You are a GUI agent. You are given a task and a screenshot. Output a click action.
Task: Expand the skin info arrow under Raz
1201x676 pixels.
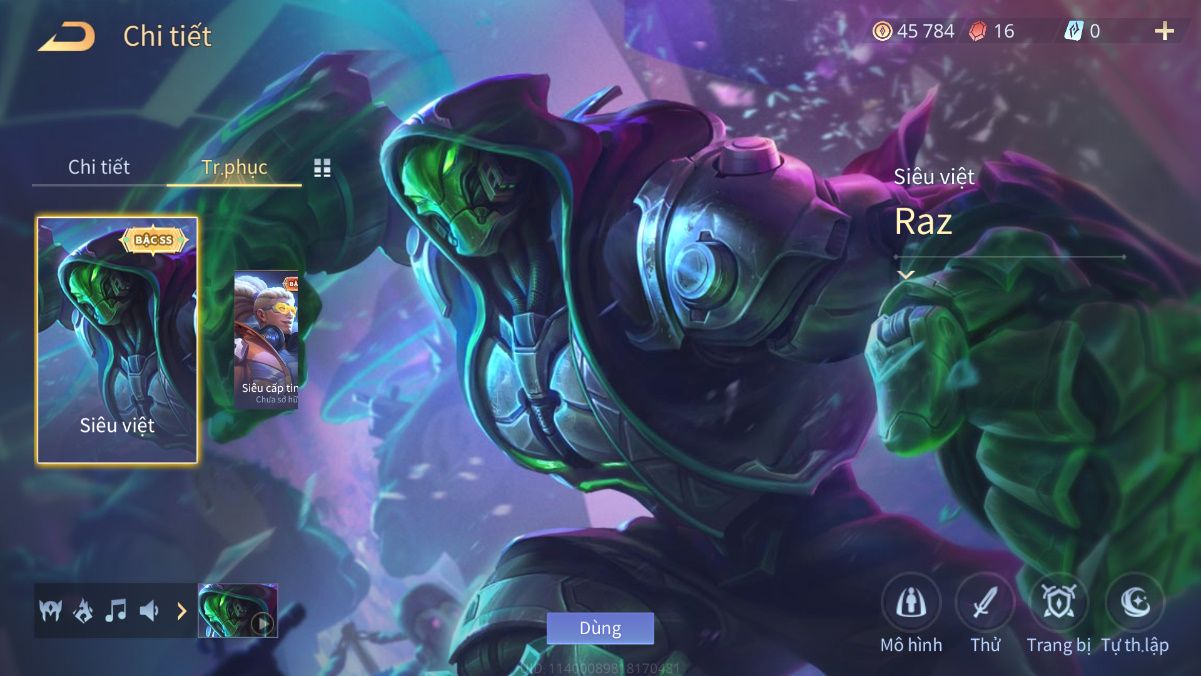[x=906, y=275]
